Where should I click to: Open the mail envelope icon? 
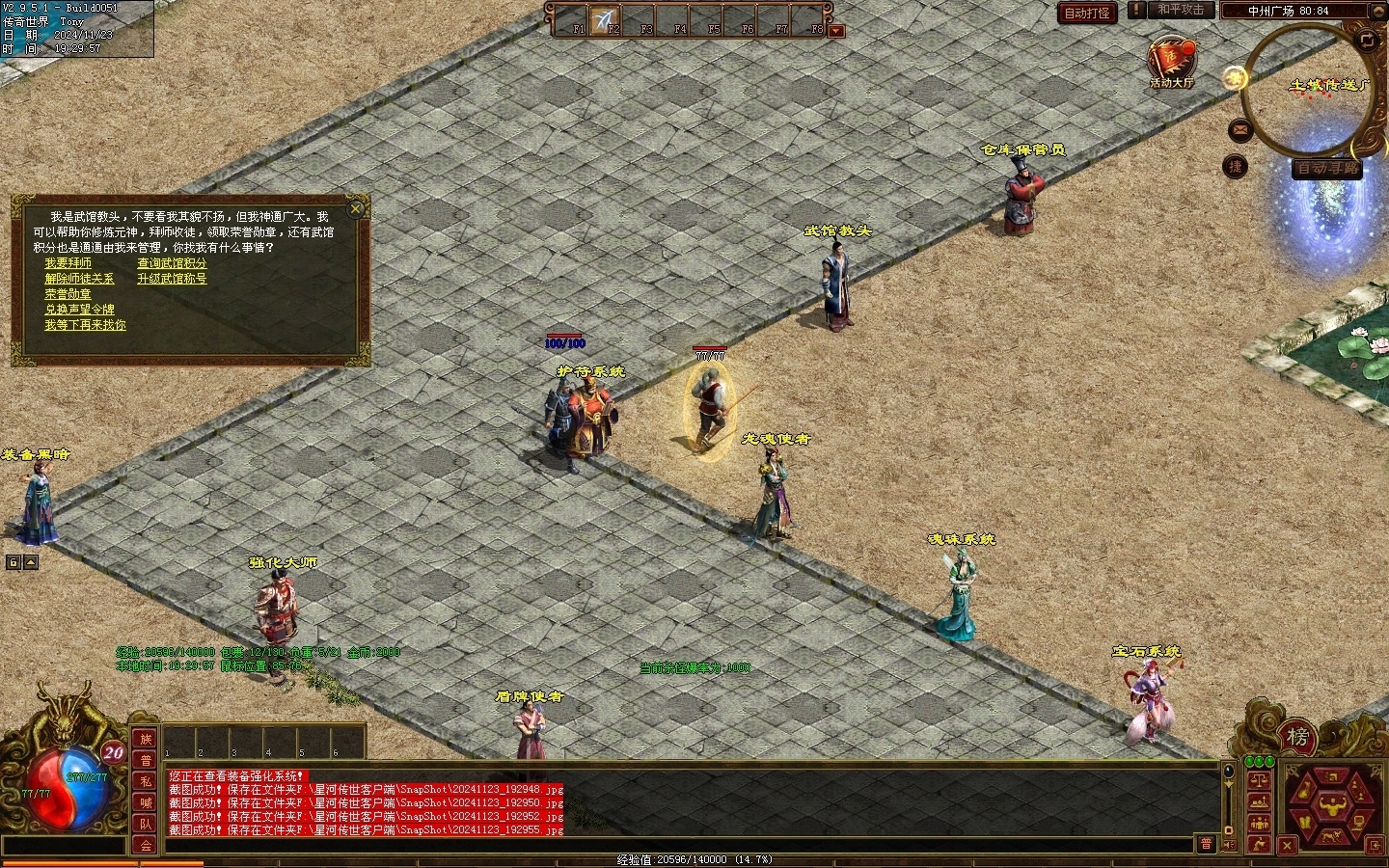click(x=1239, y=129)
